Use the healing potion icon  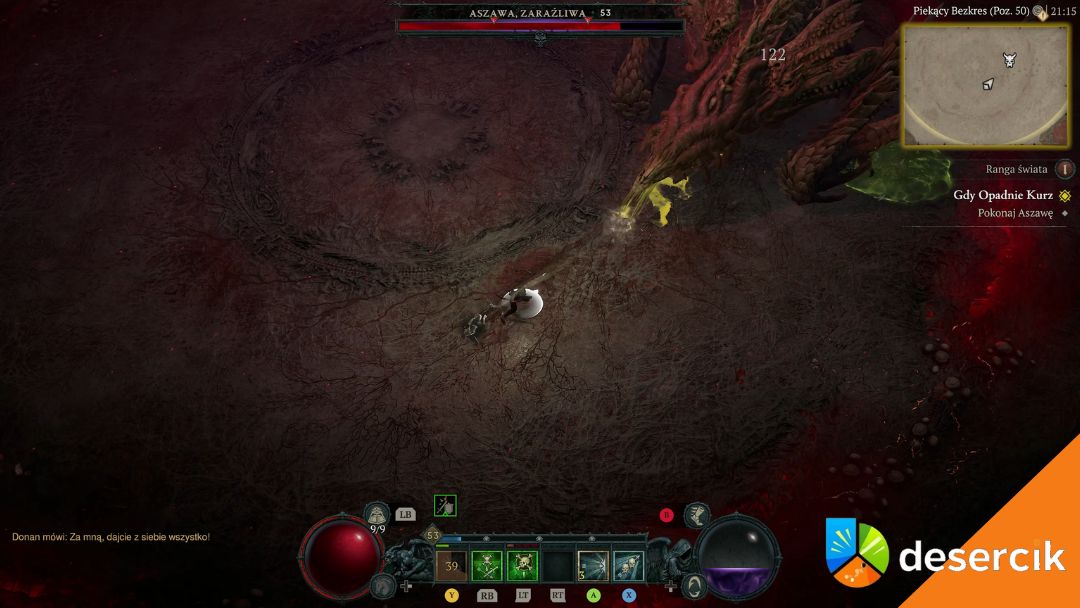(377, 514)
